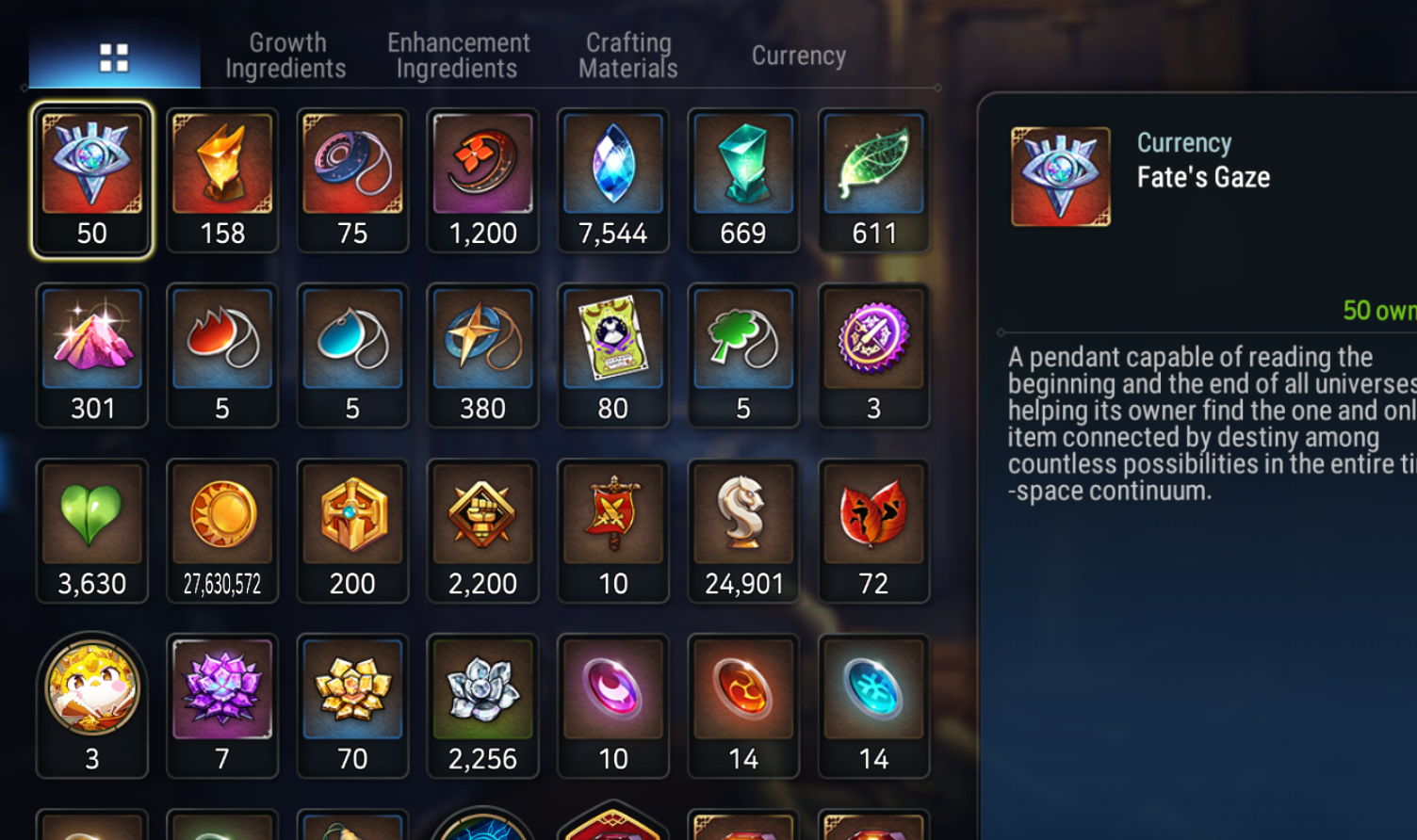Show the Crafting Materials tab
The image size is (1417, 840).
pyautogui.click(x=628, y=56)
